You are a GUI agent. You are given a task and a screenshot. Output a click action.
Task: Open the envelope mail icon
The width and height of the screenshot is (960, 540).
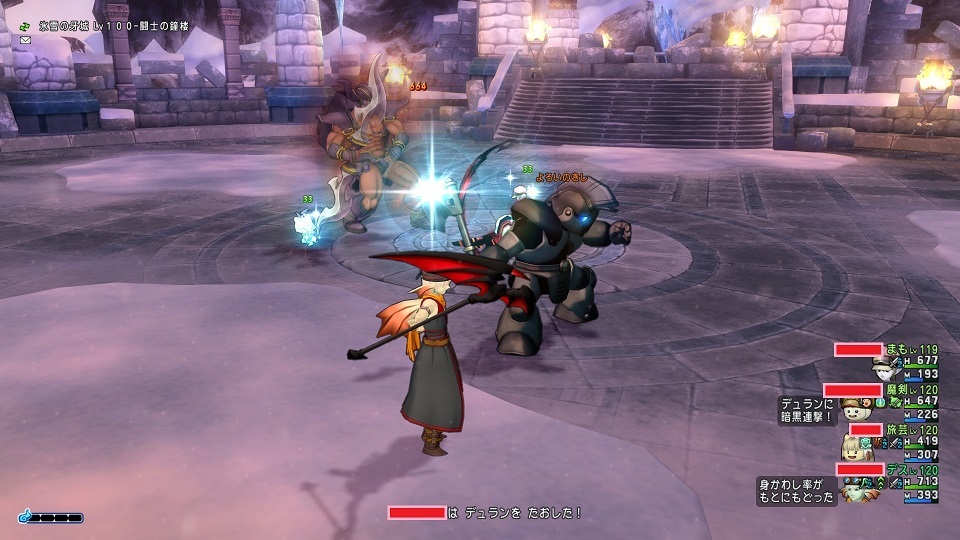coord(26,39)
